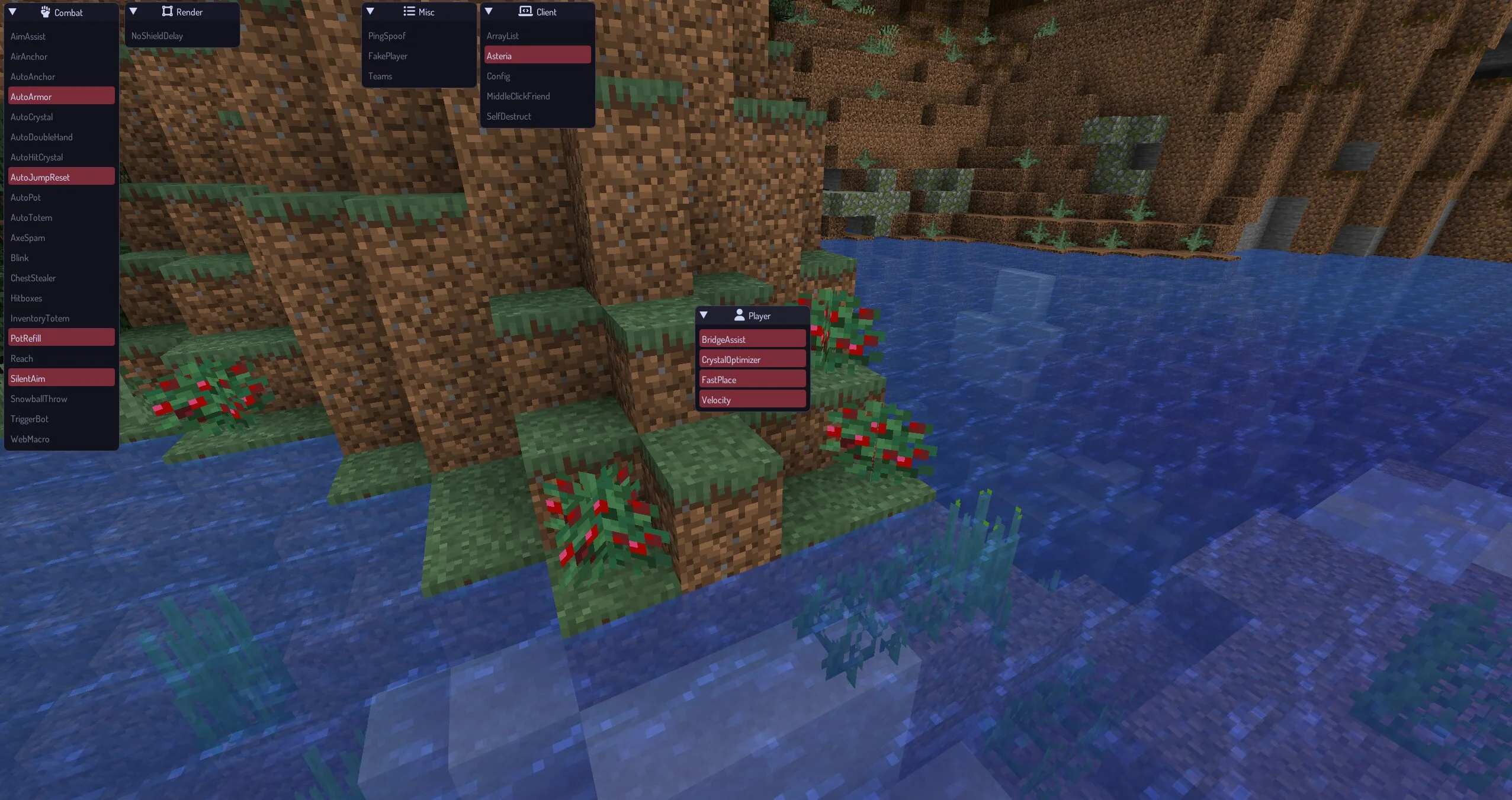Open the Config entry

pyautogui.click(x=499, y=76)
